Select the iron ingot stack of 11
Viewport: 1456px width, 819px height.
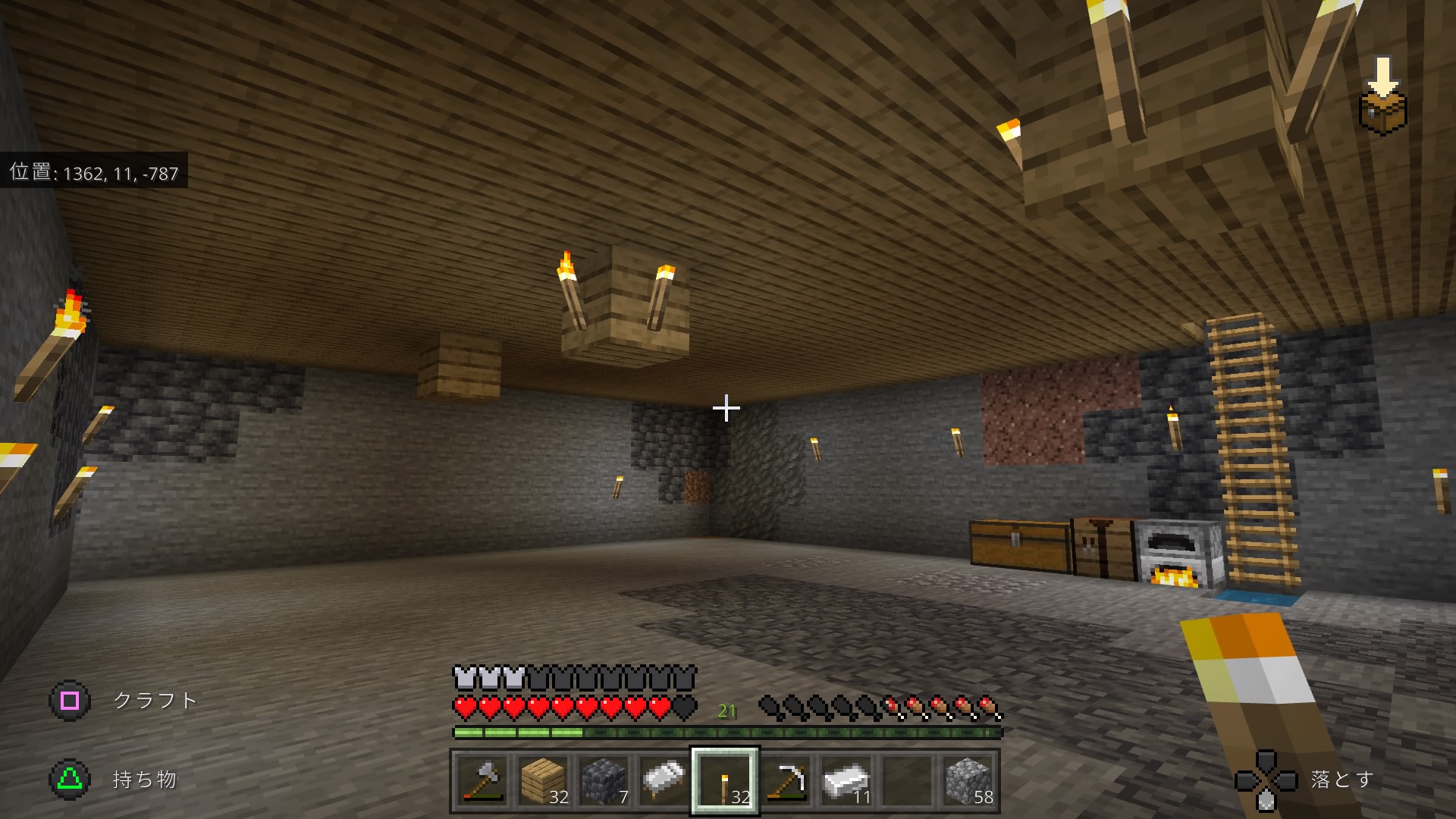846,781
